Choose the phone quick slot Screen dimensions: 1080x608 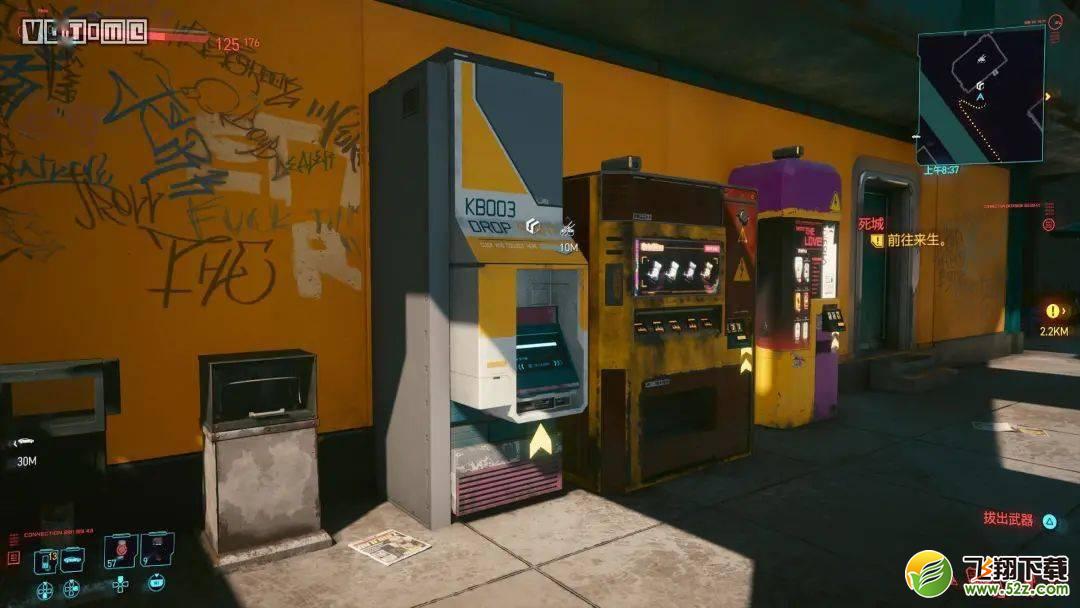point(45,561)
